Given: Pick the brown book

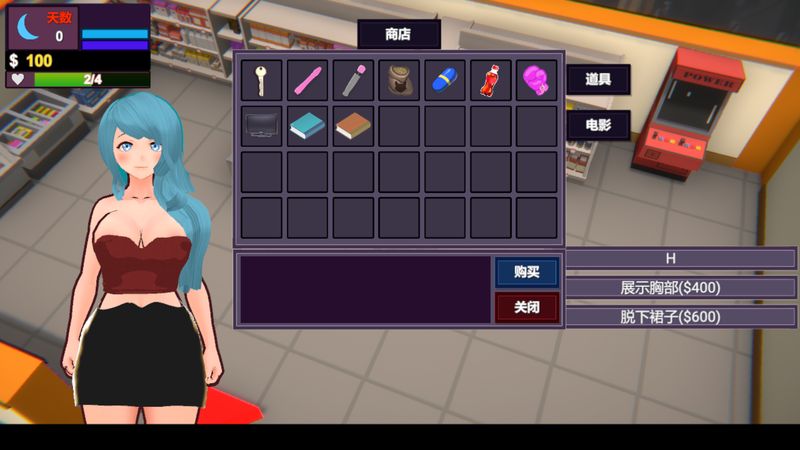Looking at the screenshot, I should (353, 126).
